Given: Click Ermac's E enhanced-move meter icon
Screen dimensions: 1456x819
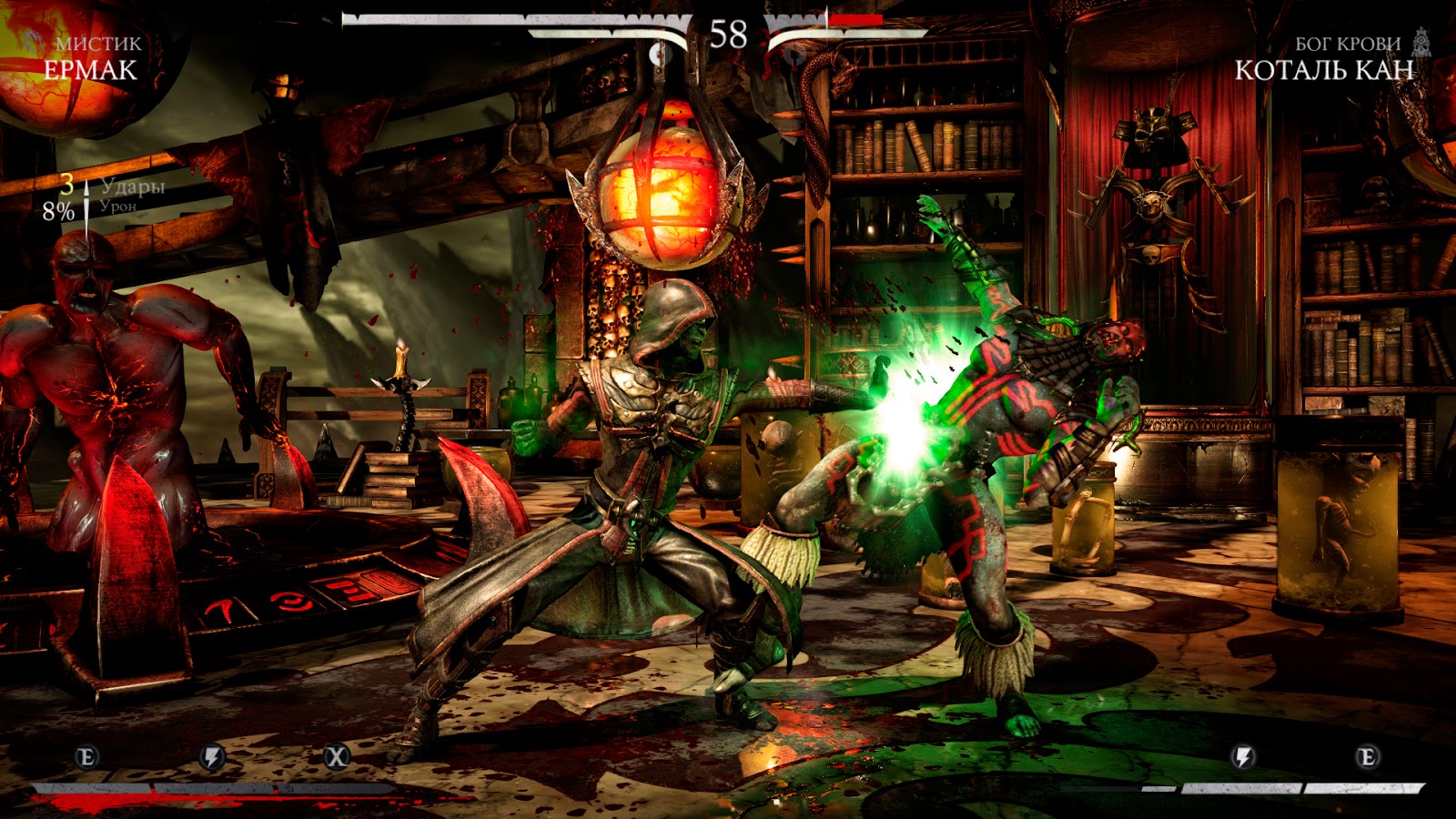Looking at the screenshot, I should (87, 756).
